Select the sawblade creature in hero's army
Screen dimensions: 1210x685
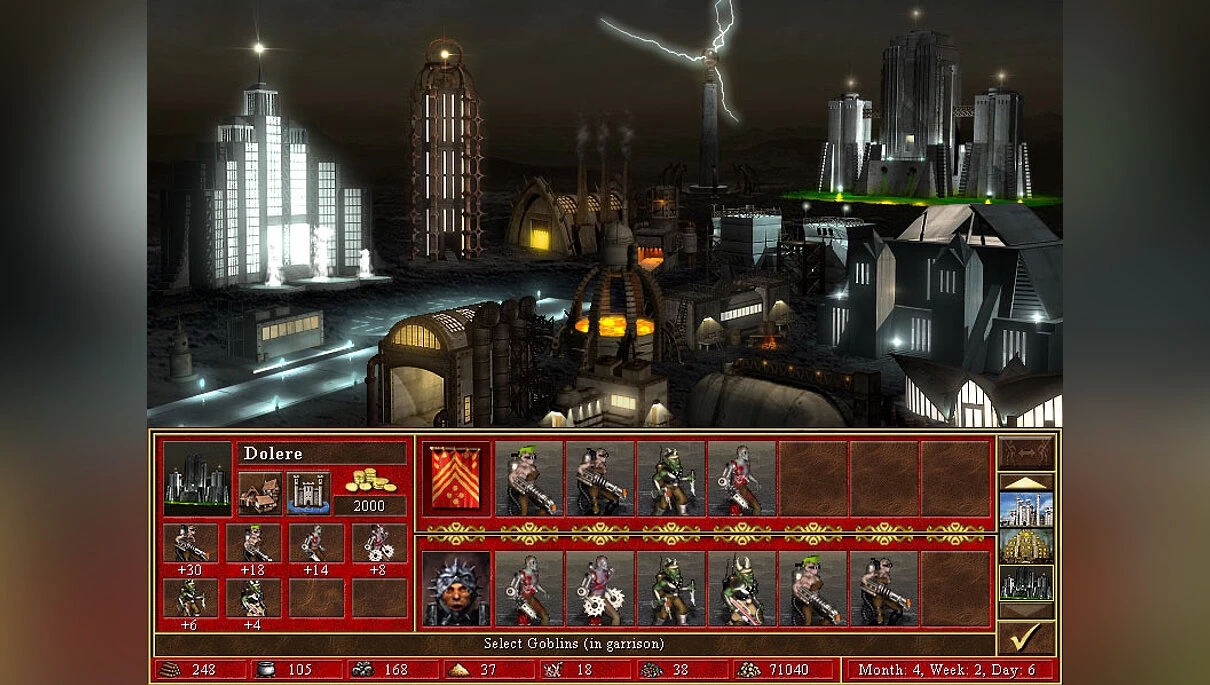(600, 589)
